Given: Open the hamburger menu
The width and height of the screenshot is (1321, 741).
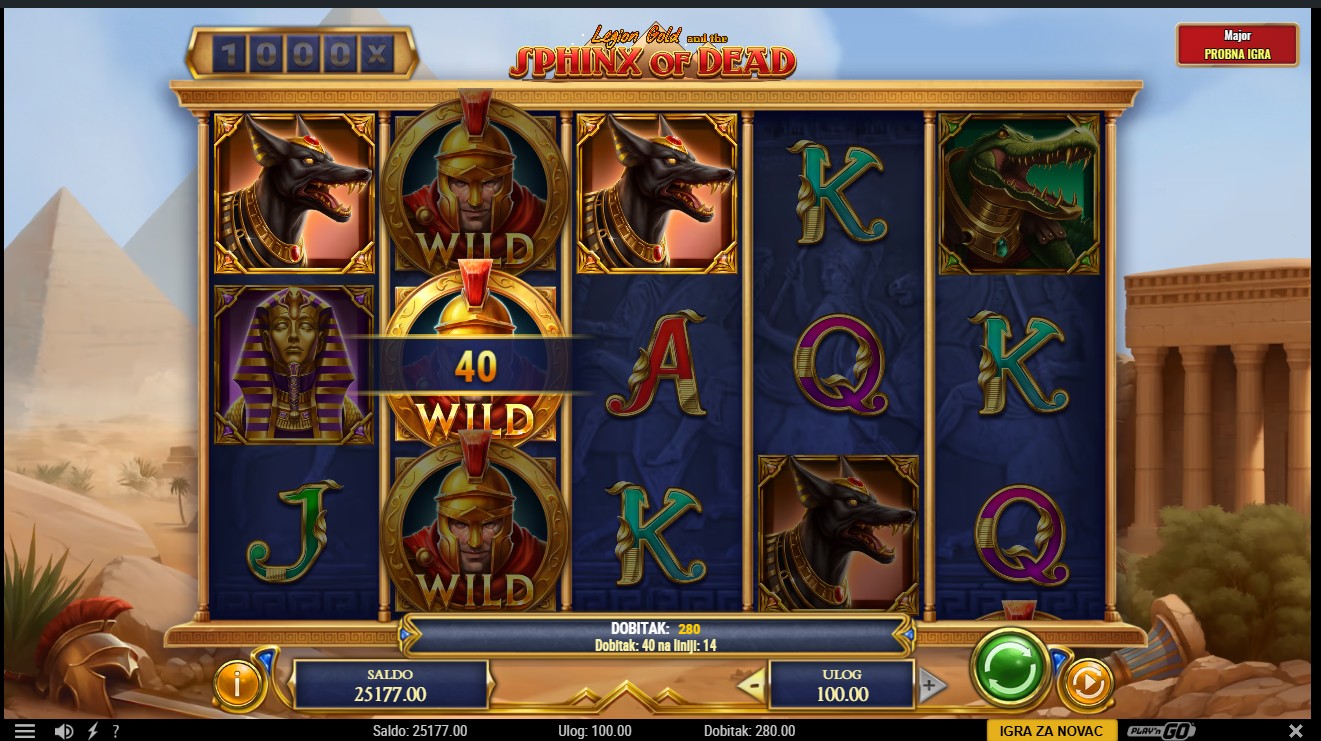Looking at the screenshot, I should [x=25, y=731].
